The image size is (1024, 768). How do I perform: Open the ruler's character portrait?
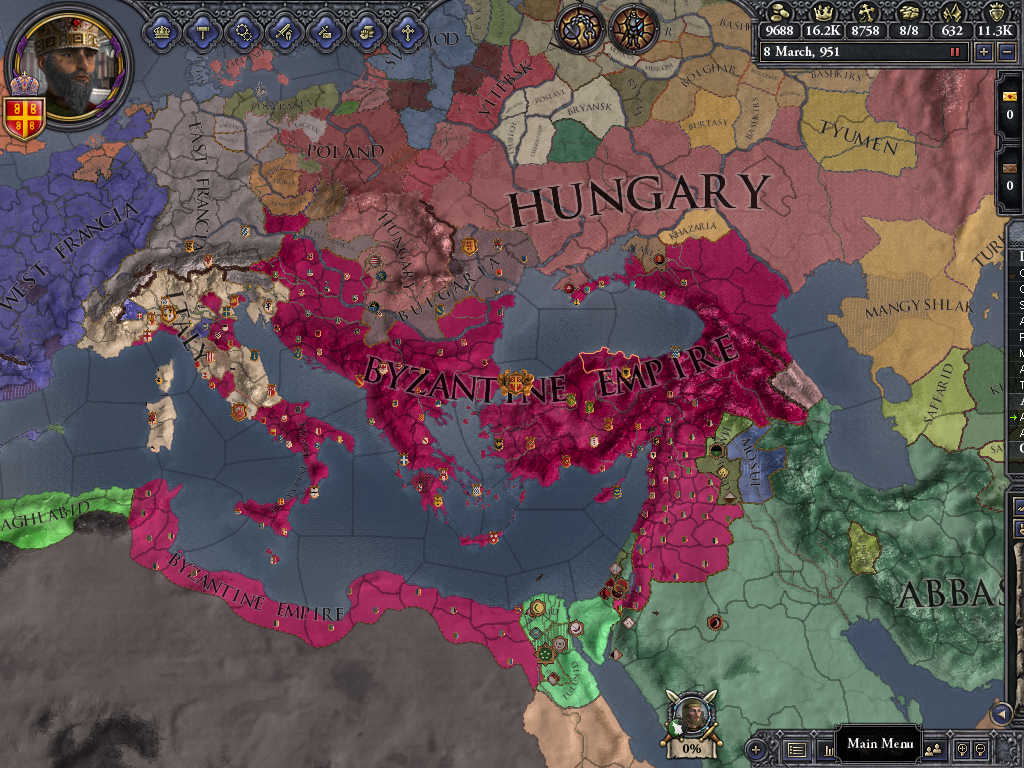(x=68, y=62)
